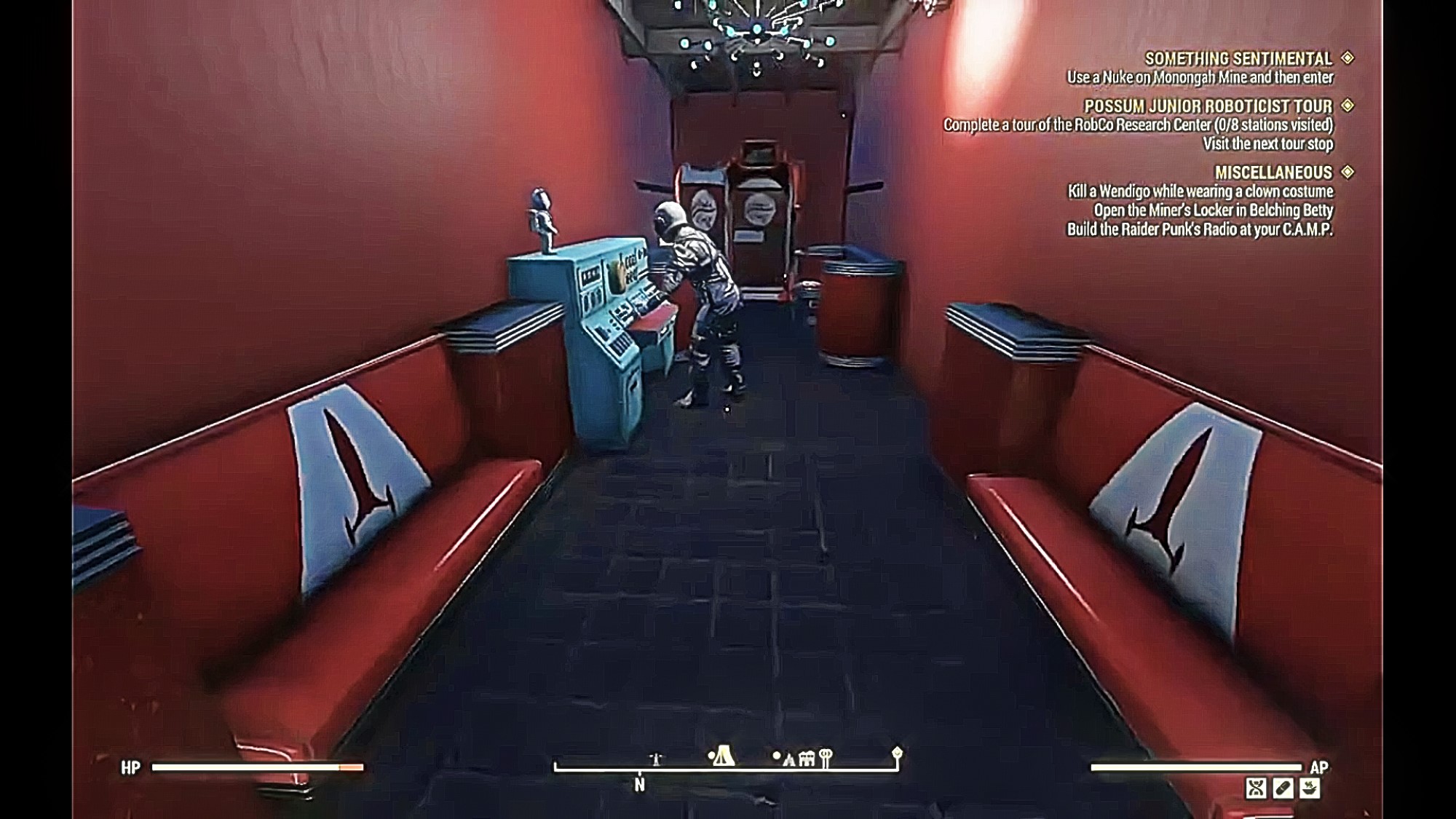The width and height of the screenshot is (1456, 819).
Task: Select the diamond quest marker on the compass
Action: click(x=897, y=752)
